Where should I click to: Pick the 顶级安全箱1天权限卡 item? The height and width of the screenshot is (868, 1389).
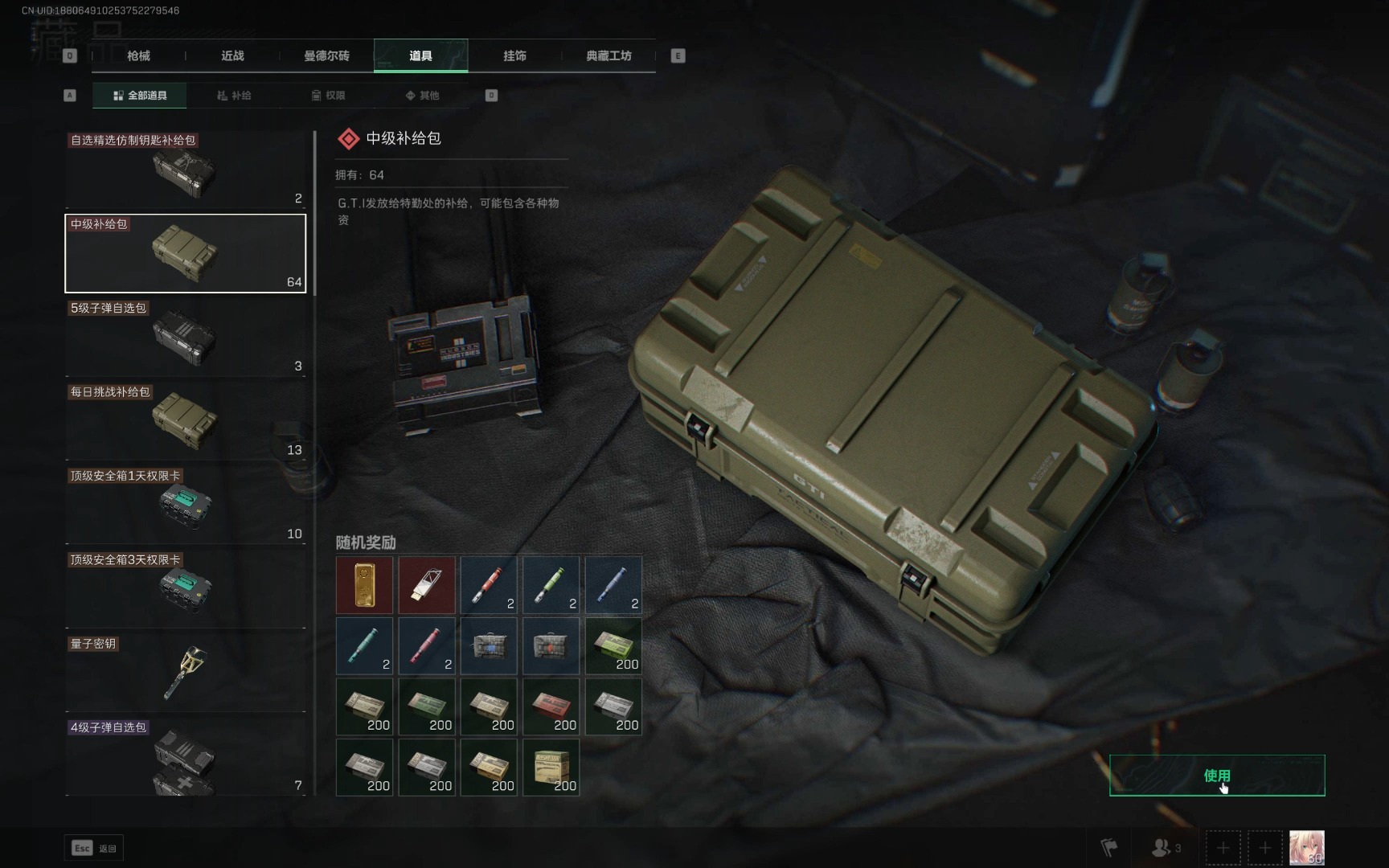click(185, 506)
